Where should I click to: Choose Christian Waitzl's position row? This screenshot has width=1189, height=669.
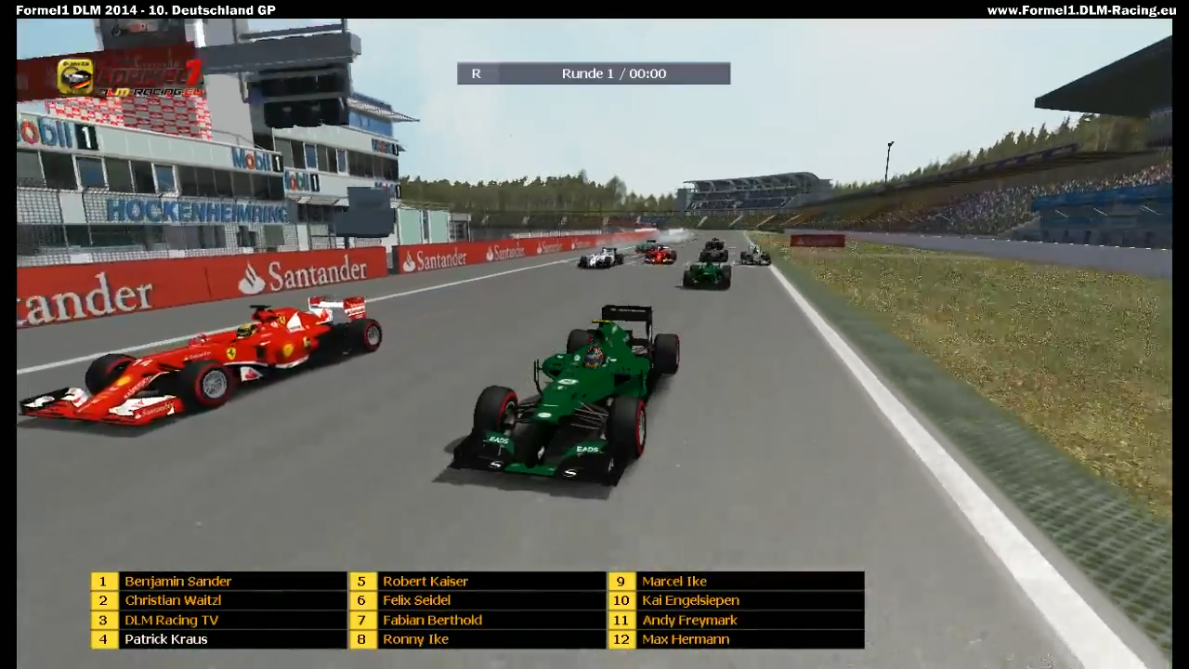coord(173,601)
